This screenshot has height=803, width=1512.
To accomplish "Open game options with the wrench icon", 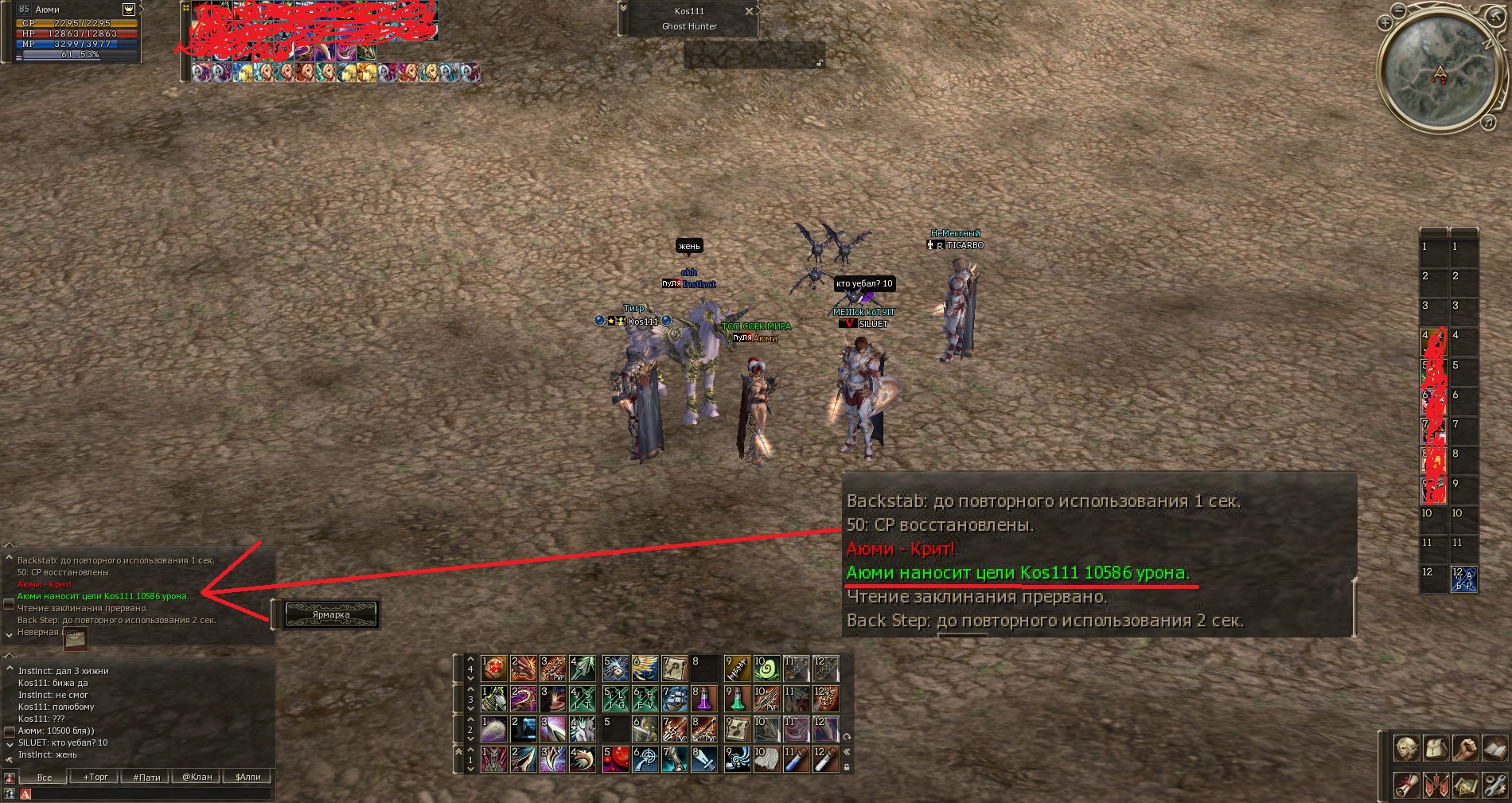I will 1497,785.
